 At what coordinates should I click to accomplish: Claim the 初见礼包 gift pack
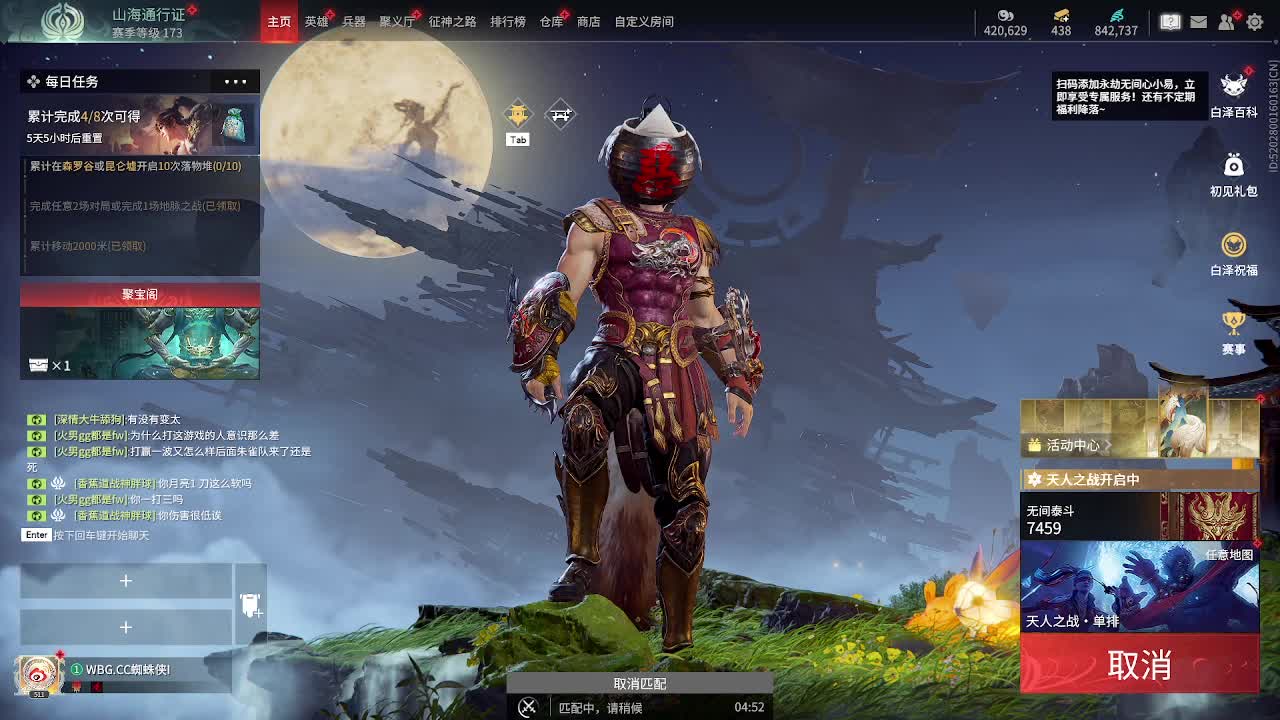pos(1234,174)
